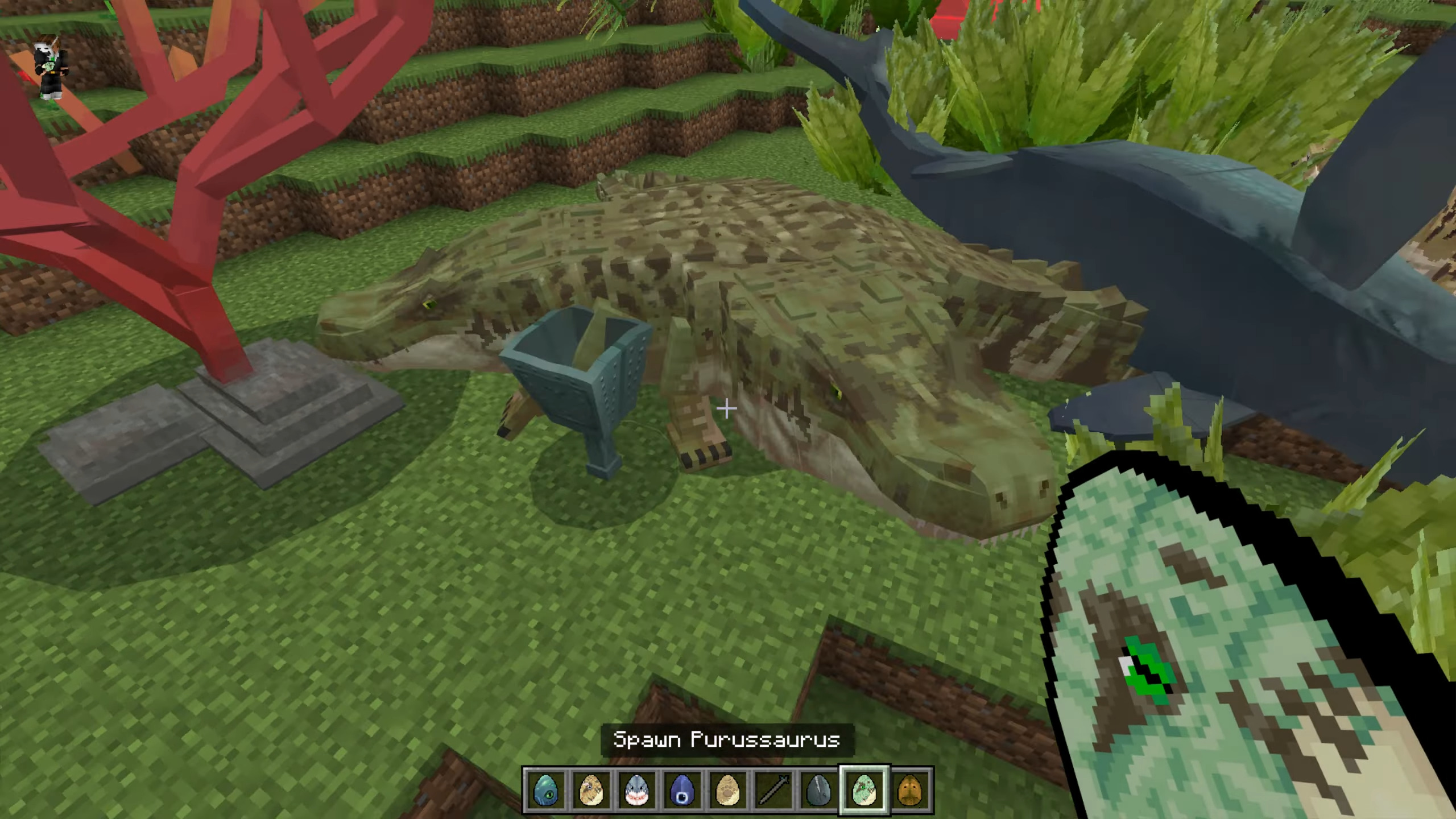Select the Purussaurus spawn egg slot
The image size is (1456, 819).
point(864,790)
